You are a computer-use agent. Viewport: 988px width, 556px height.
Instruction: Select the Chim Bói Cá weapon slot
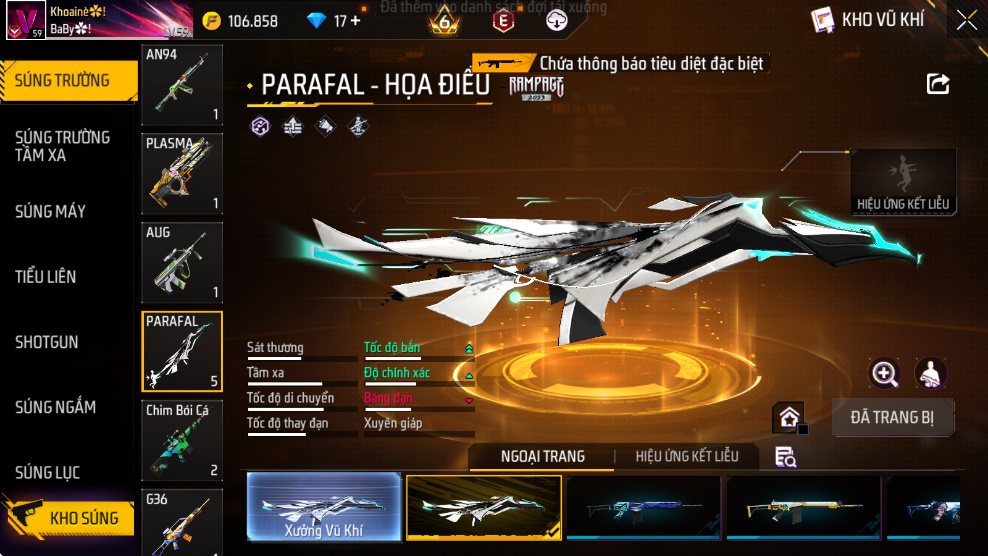[x=182, y=440]
